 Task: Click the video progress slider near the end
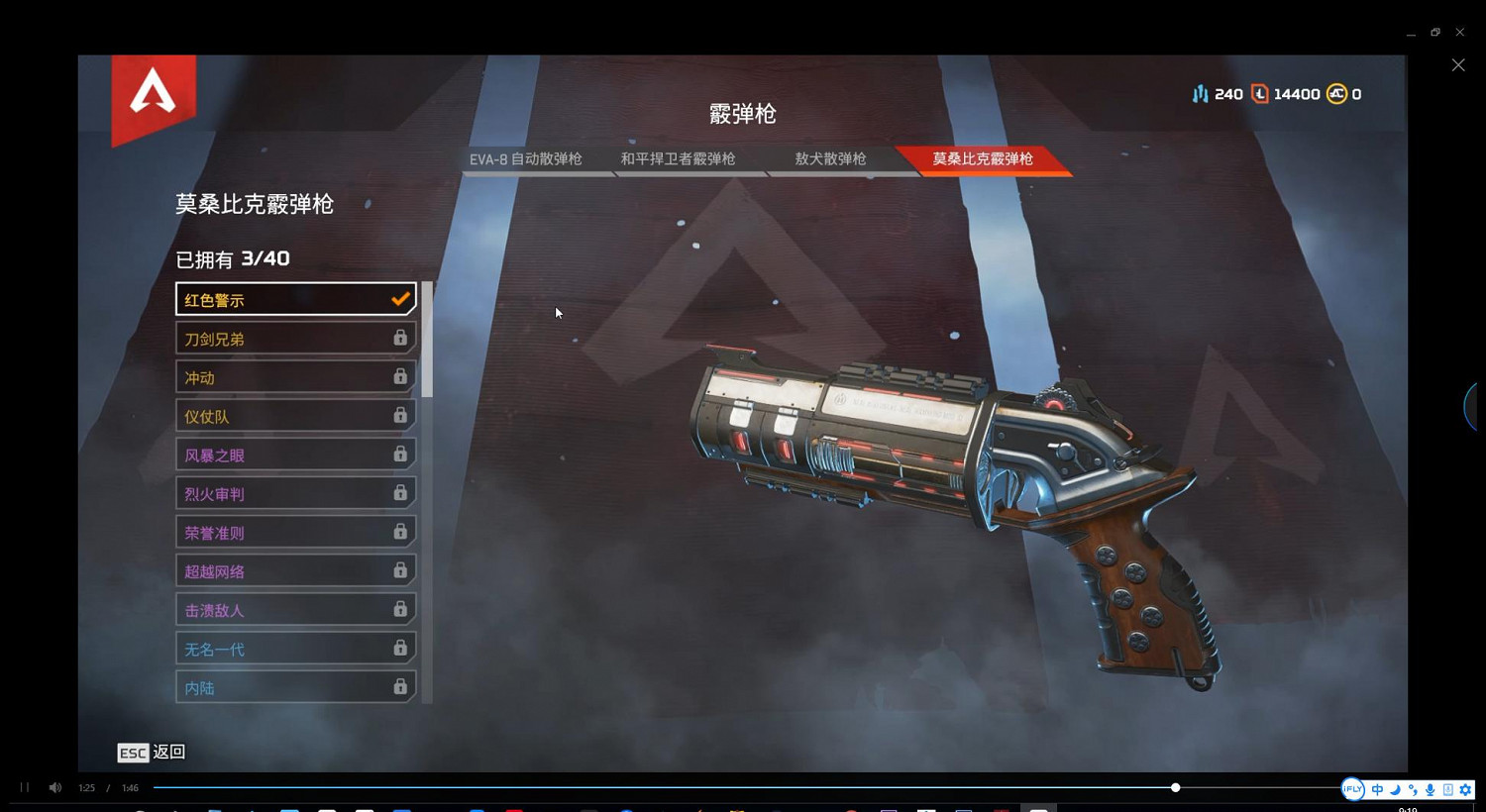point(1175,787)
